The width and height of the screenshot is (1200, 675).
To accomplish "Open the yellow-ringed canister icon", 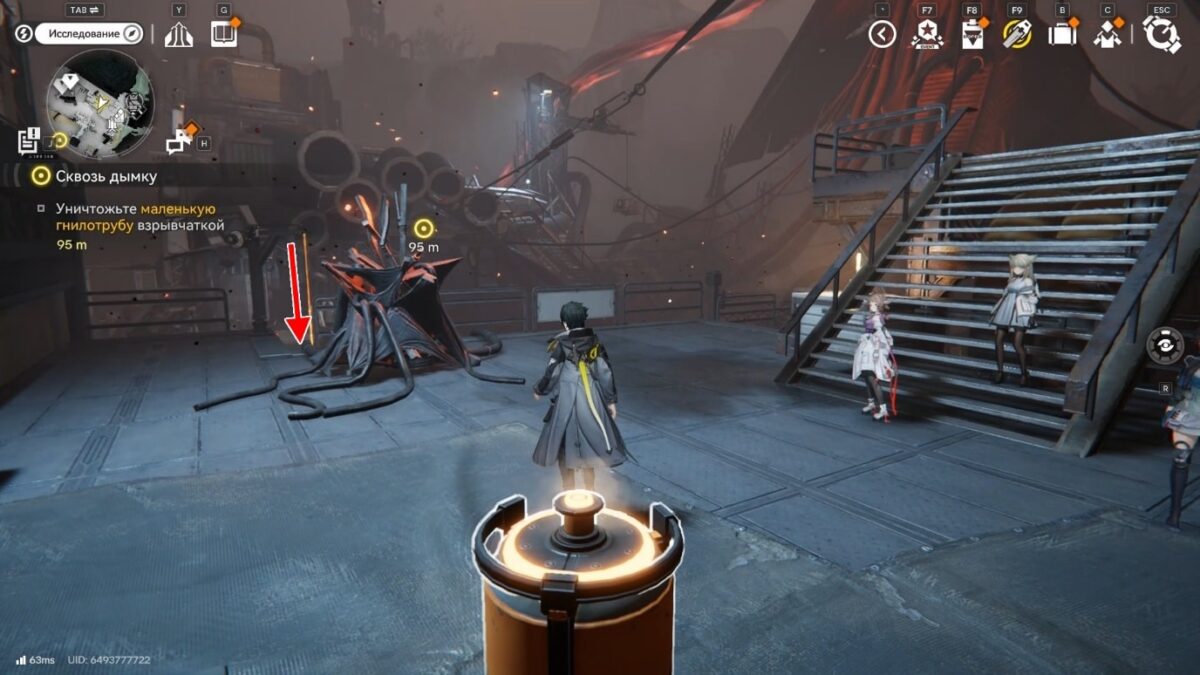I will pos(1017,35).
